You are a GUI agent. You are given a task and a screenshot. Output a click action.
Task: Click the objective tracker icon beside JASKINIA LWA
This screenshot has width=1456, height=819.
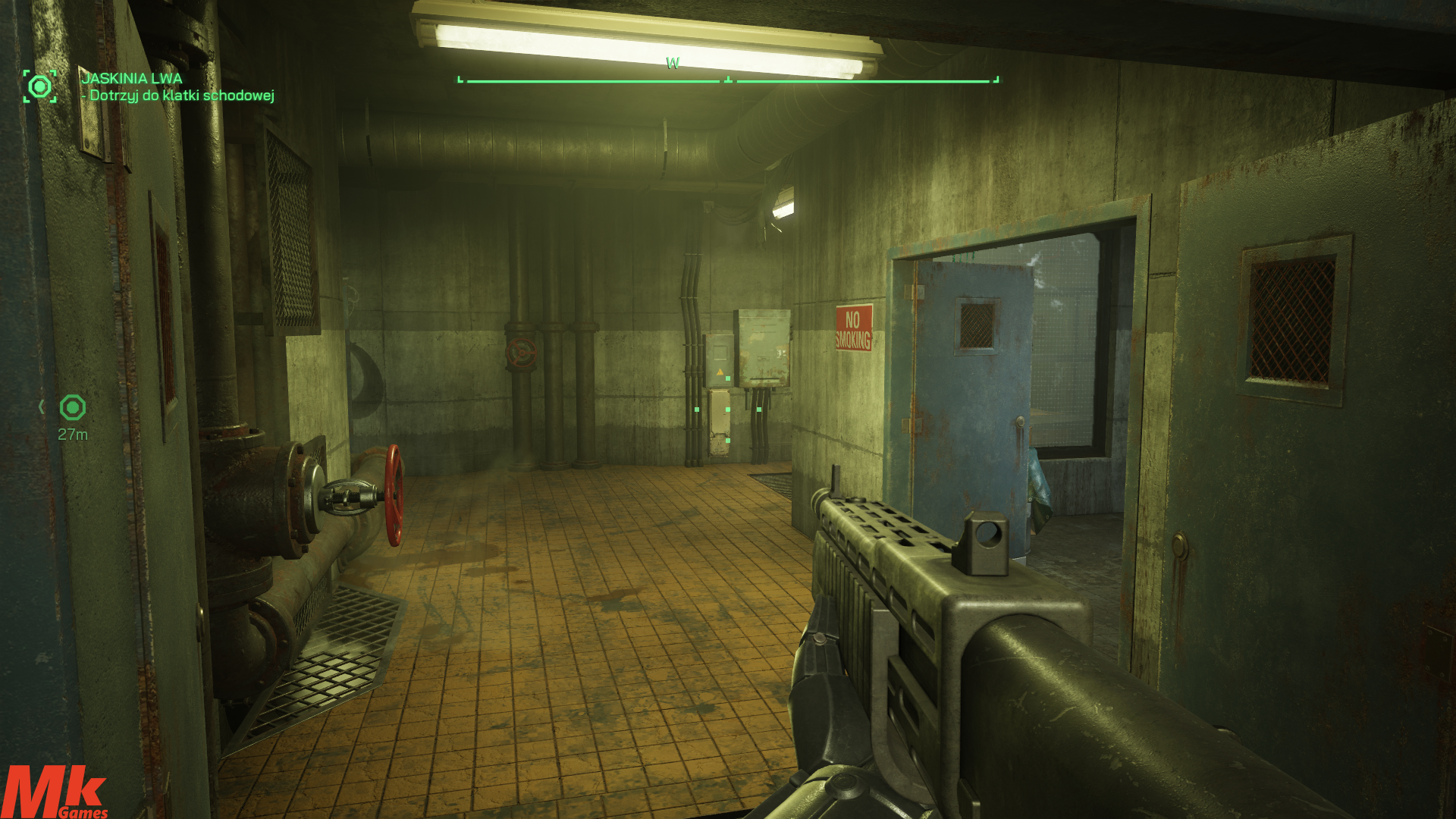39,86
